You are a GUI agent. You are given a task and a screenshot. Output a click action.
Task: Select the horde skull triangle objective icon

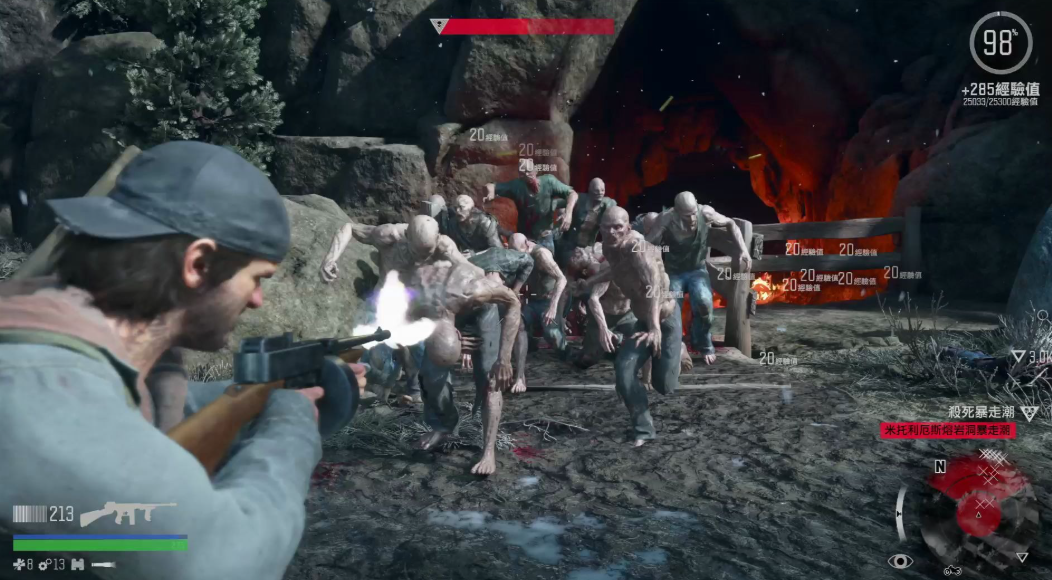pyautogui.click(x=1029, y=413)
